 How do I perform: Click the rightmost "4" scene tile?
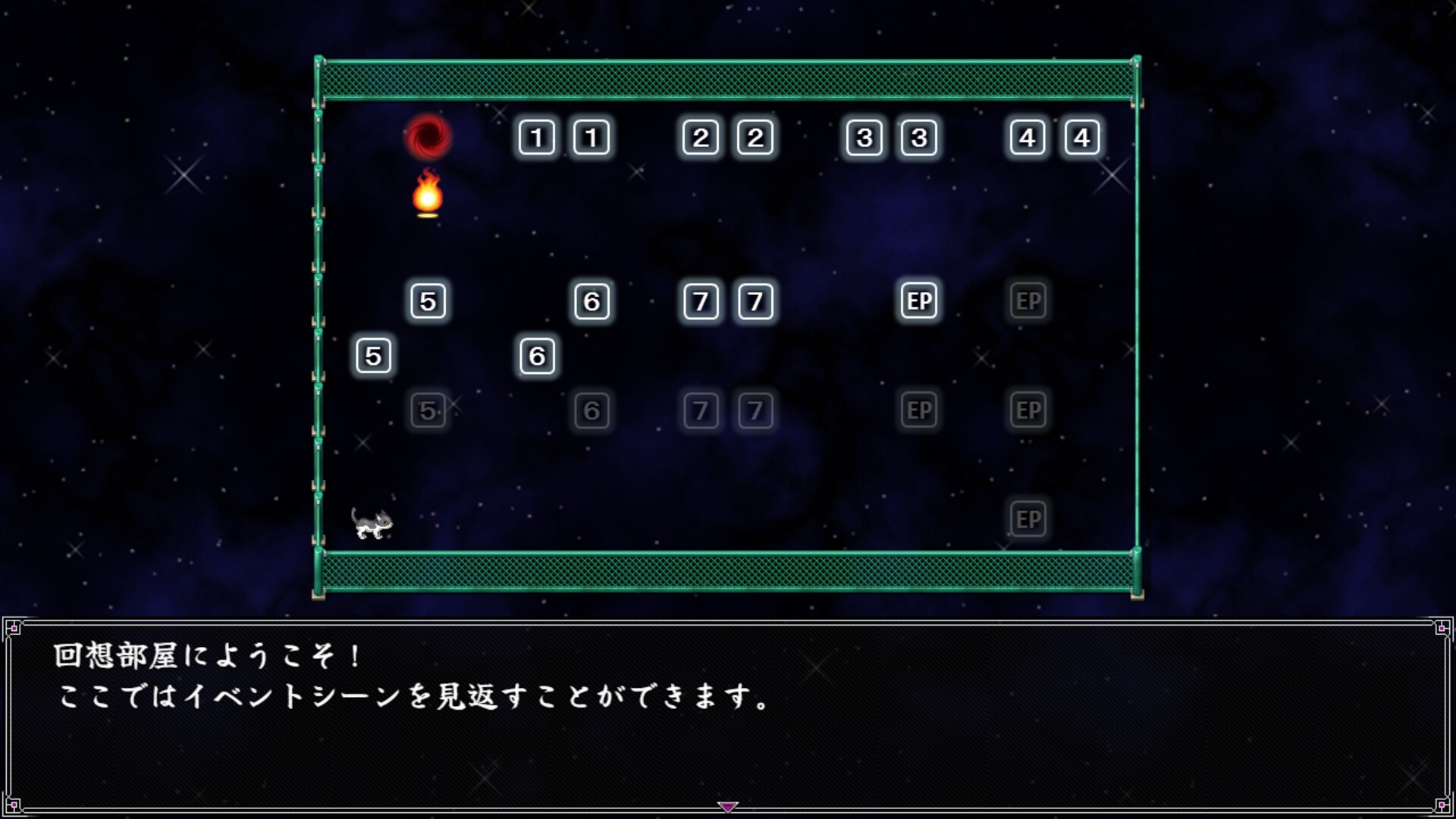1081,137
